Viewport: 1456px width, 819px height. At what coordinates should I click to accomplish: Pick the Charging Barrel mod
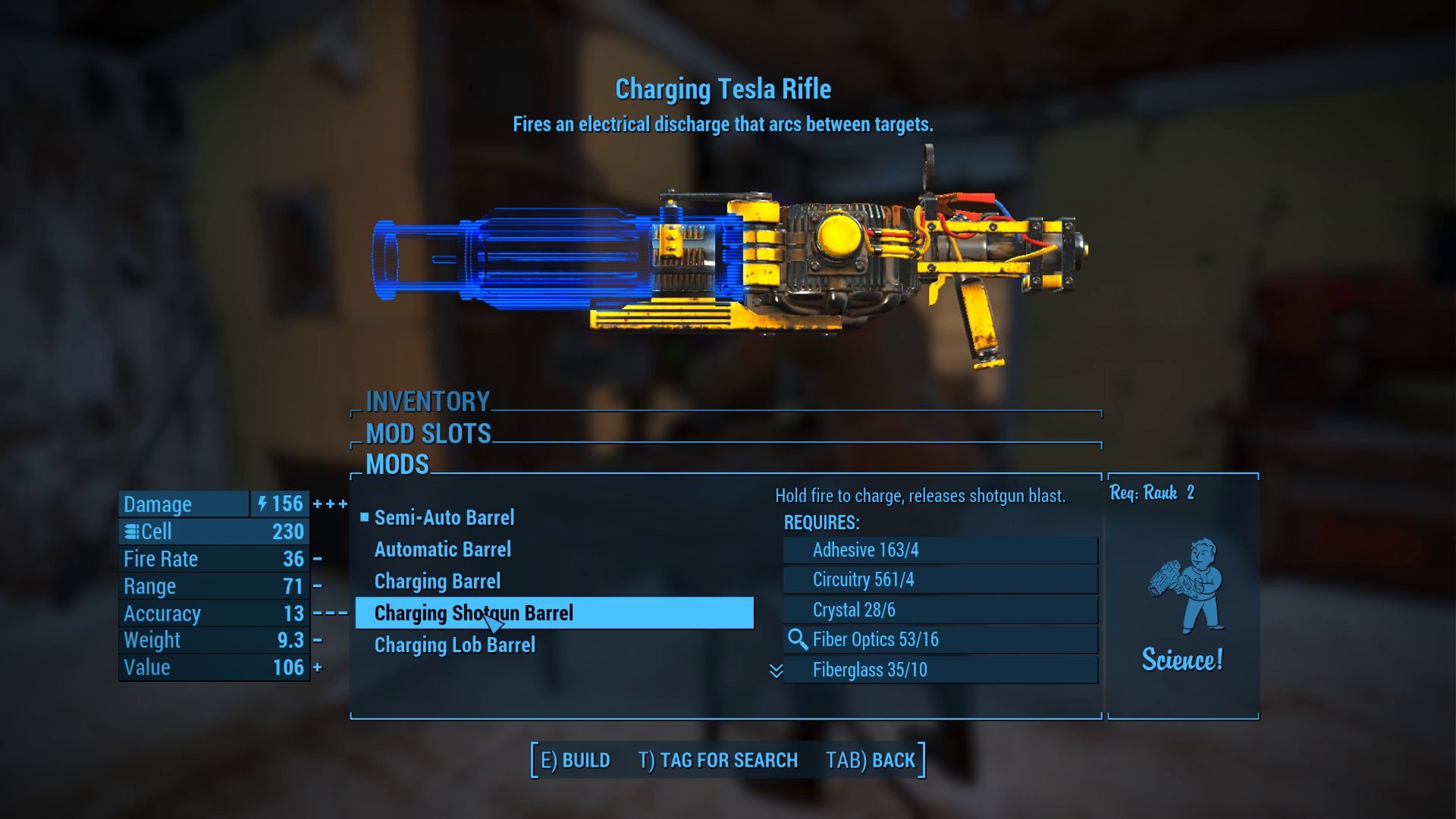pos(438,582)
